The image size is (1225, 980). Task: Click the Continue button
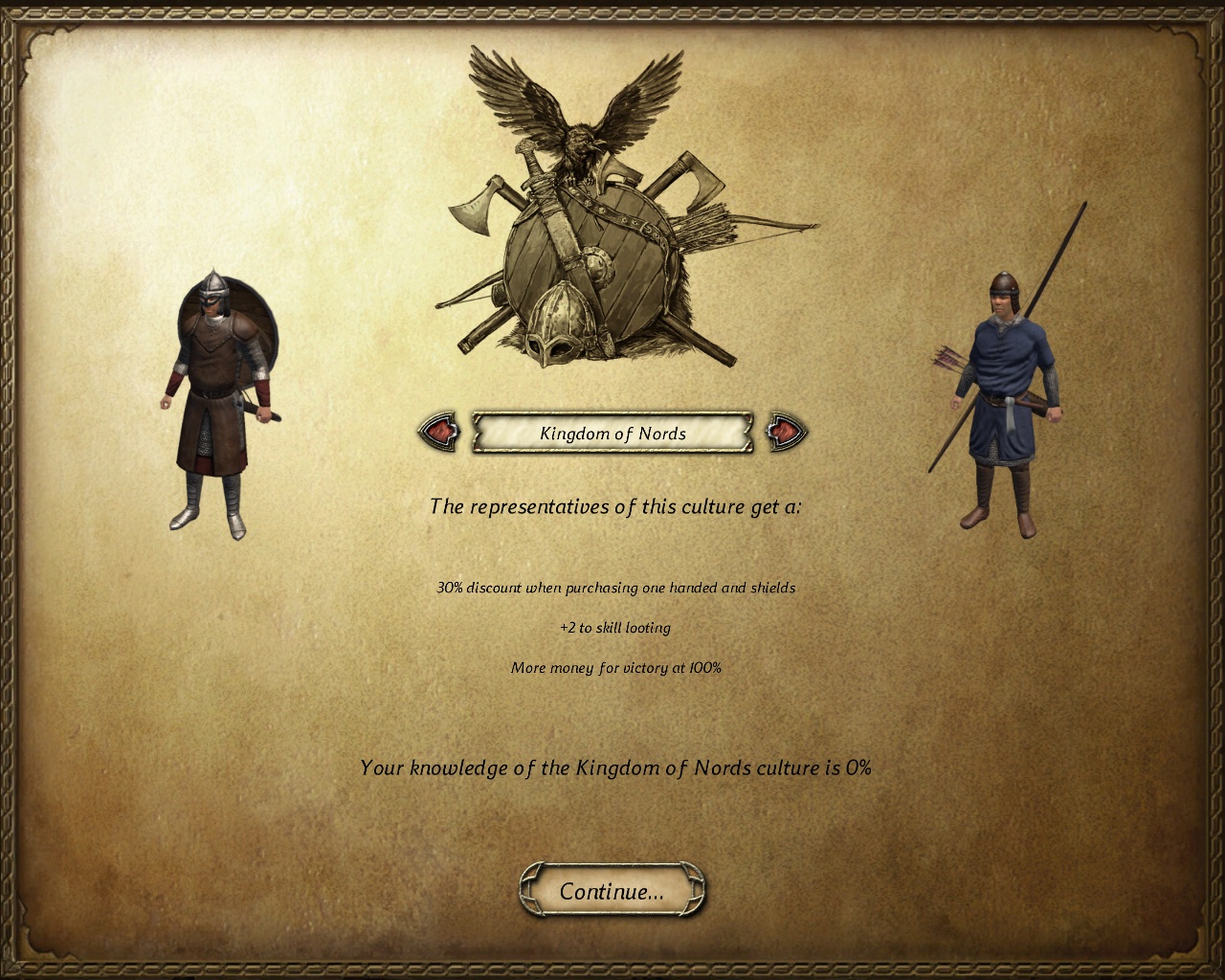click(612, 891)
